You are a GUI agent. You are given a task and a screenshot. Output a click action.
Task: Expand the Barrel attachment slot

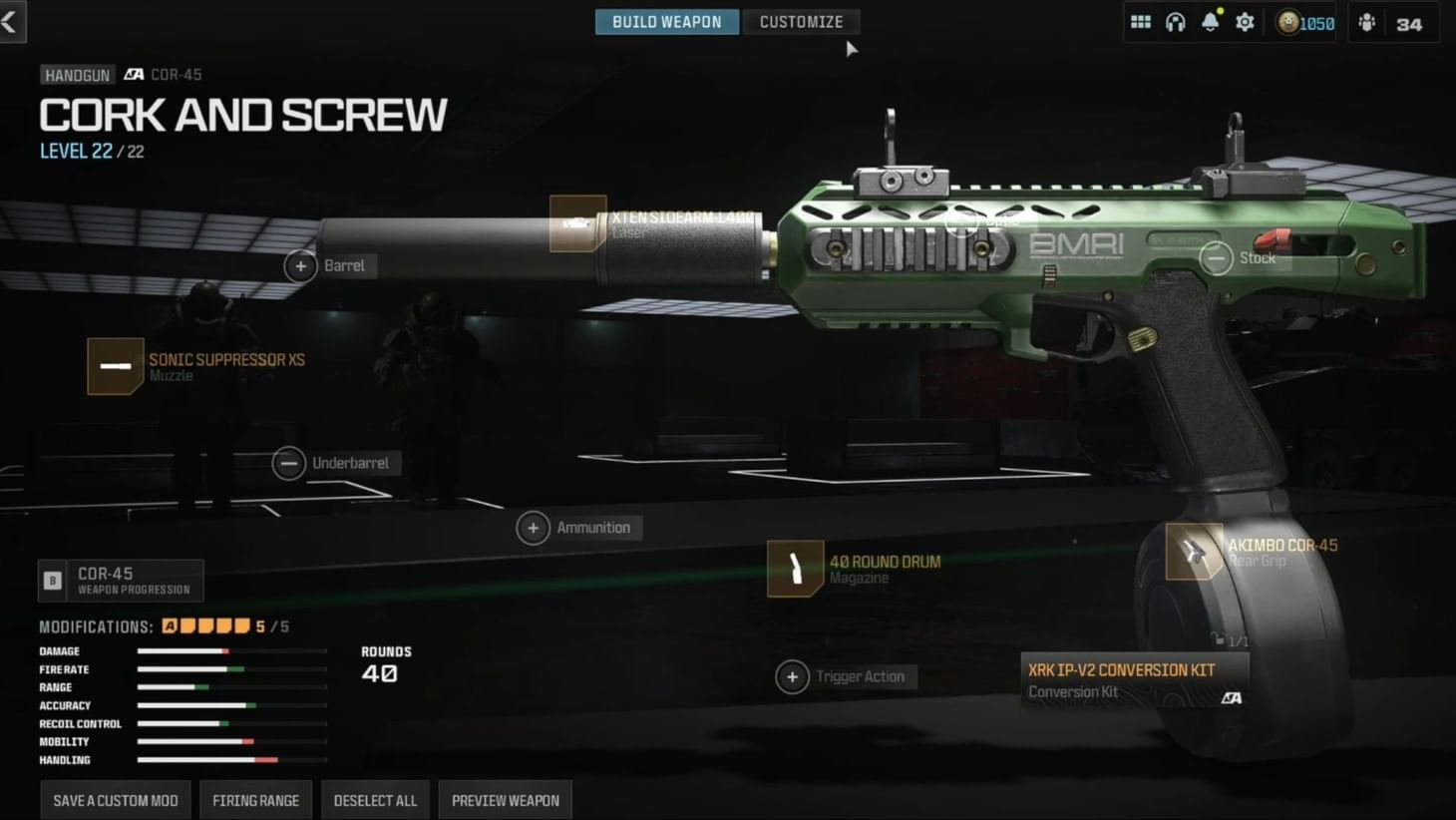(299, 265)
